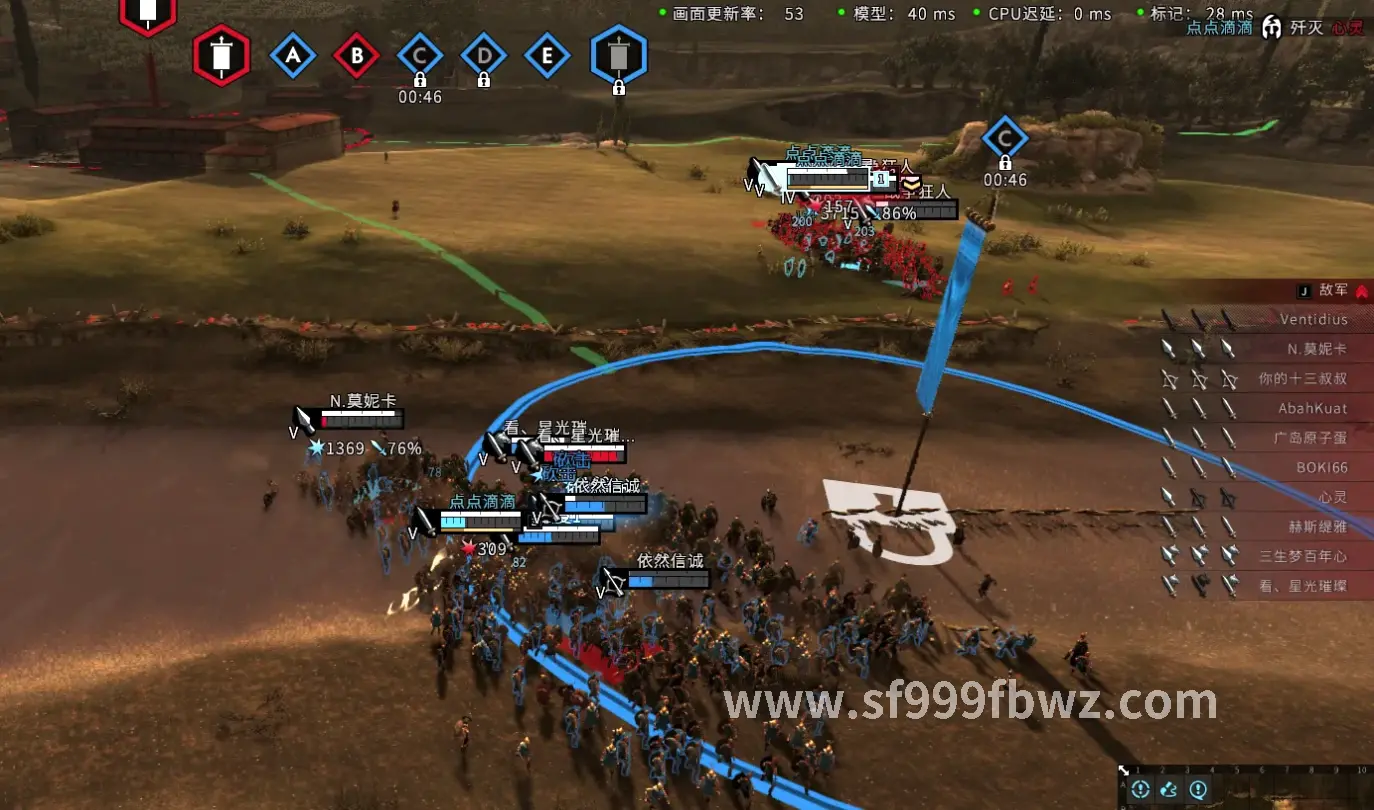The height and width of the screenshot is (810, 1374).
Task: Select Ventidius in the enemy roster
Action: coord(1313,320)
